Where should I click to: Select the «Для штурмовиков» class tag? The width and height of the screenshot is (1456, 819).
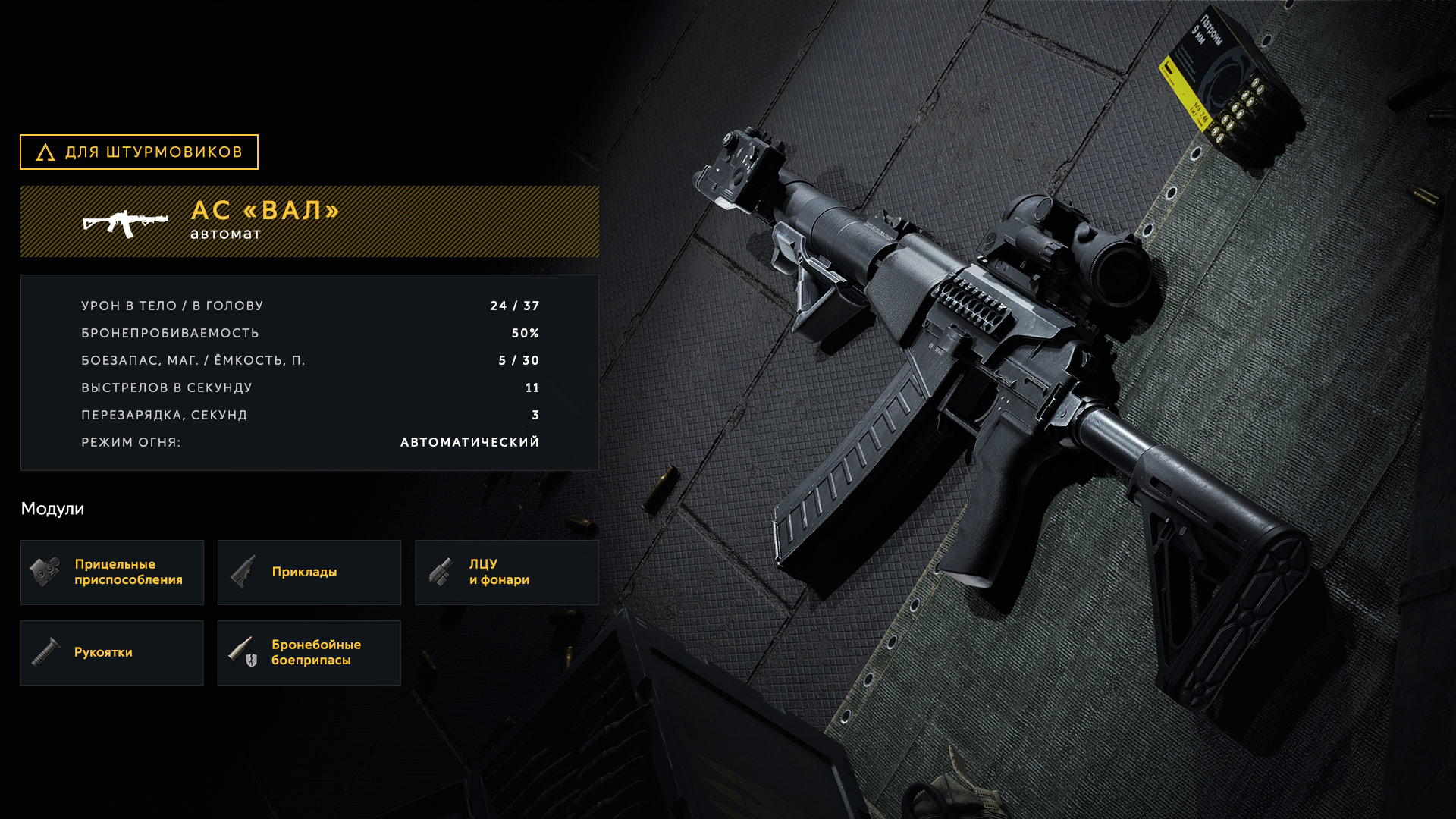(139, 152)
